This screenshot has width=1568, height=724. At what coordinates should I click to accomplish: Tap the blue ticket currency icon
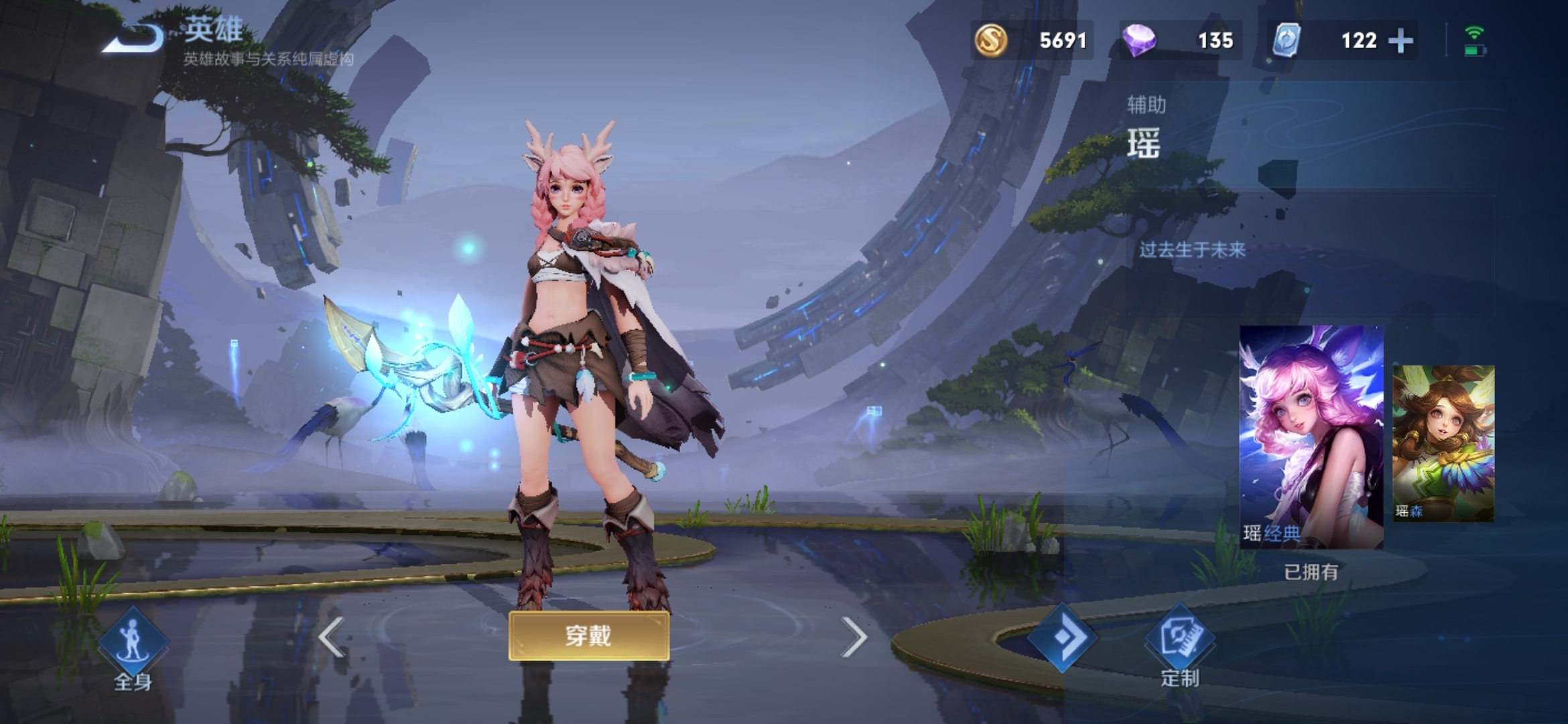click(1287, 40)
